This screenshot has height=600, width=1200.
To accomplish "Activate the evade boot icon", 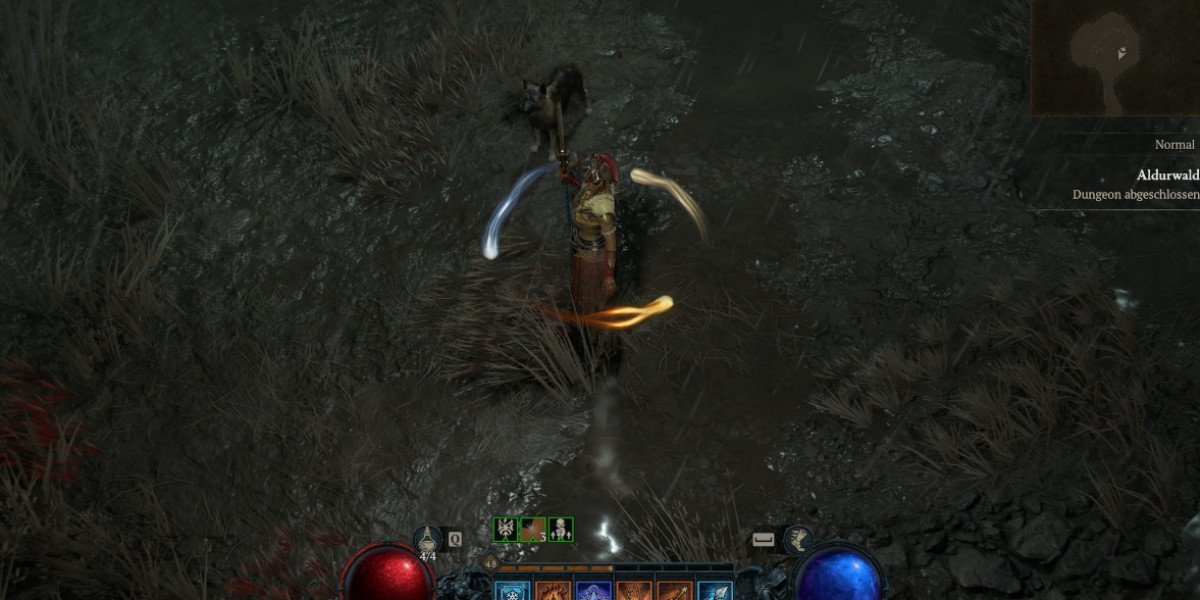I will pos(797,540).
